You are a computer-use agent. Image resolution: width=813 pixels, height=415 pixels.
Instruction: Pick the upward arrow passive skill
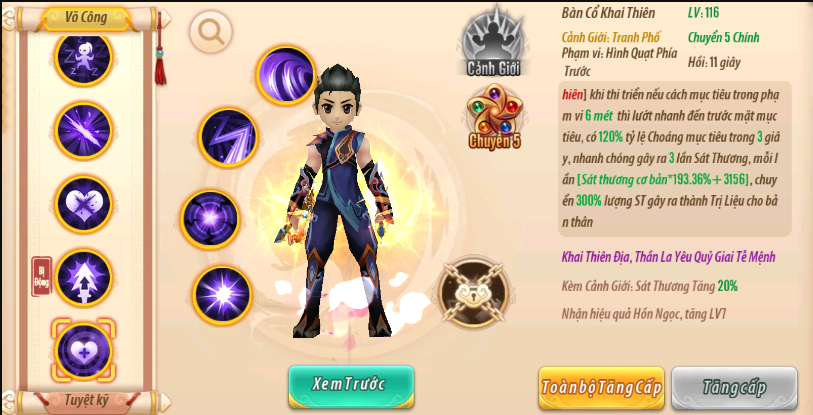(83, 276)
